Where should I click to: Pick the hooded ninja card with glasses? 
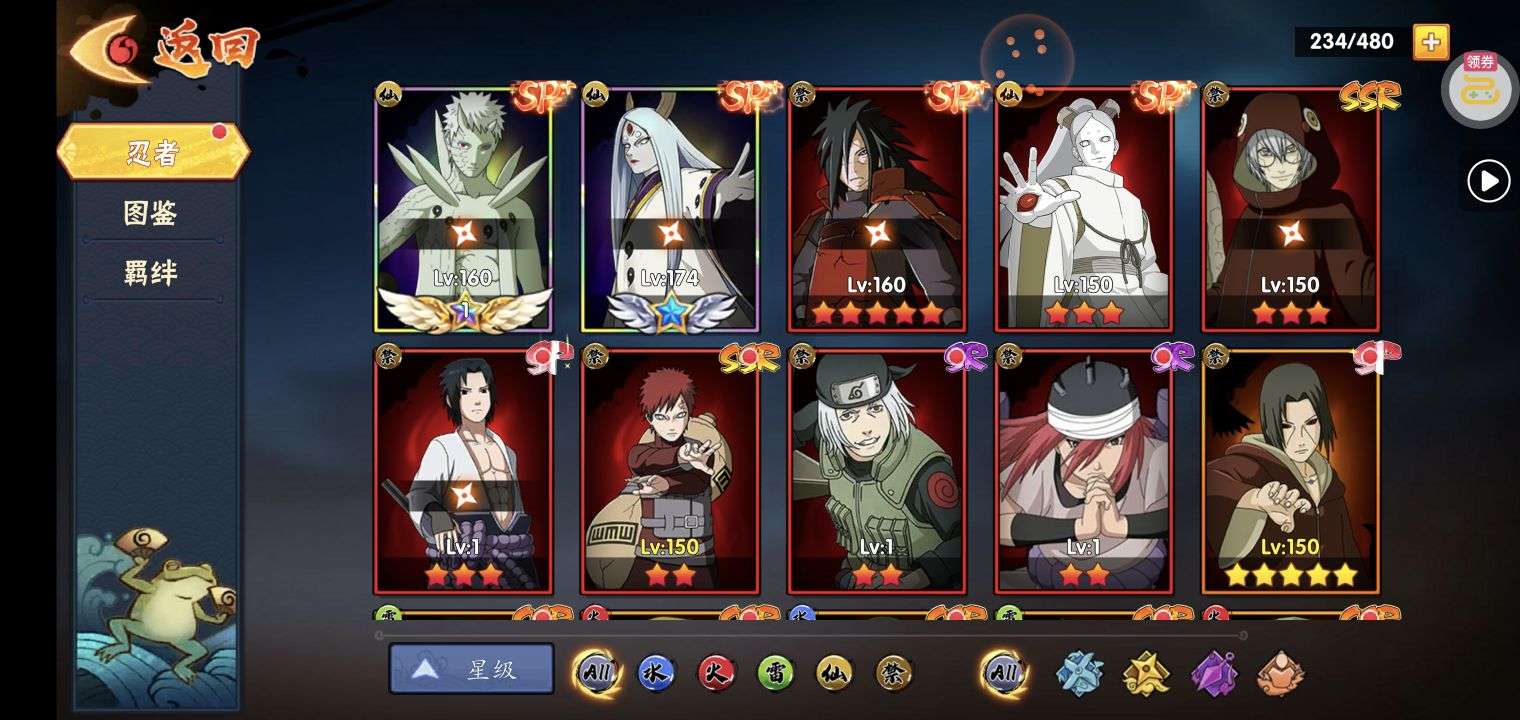[1290, 210]
